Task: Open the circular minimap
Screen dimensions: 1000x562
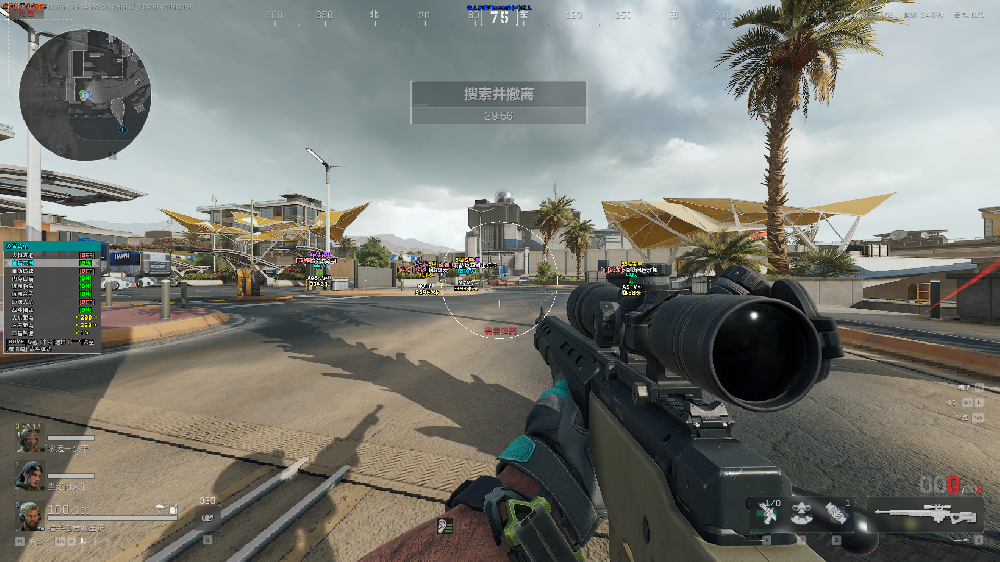Action: tap(85, 95)
